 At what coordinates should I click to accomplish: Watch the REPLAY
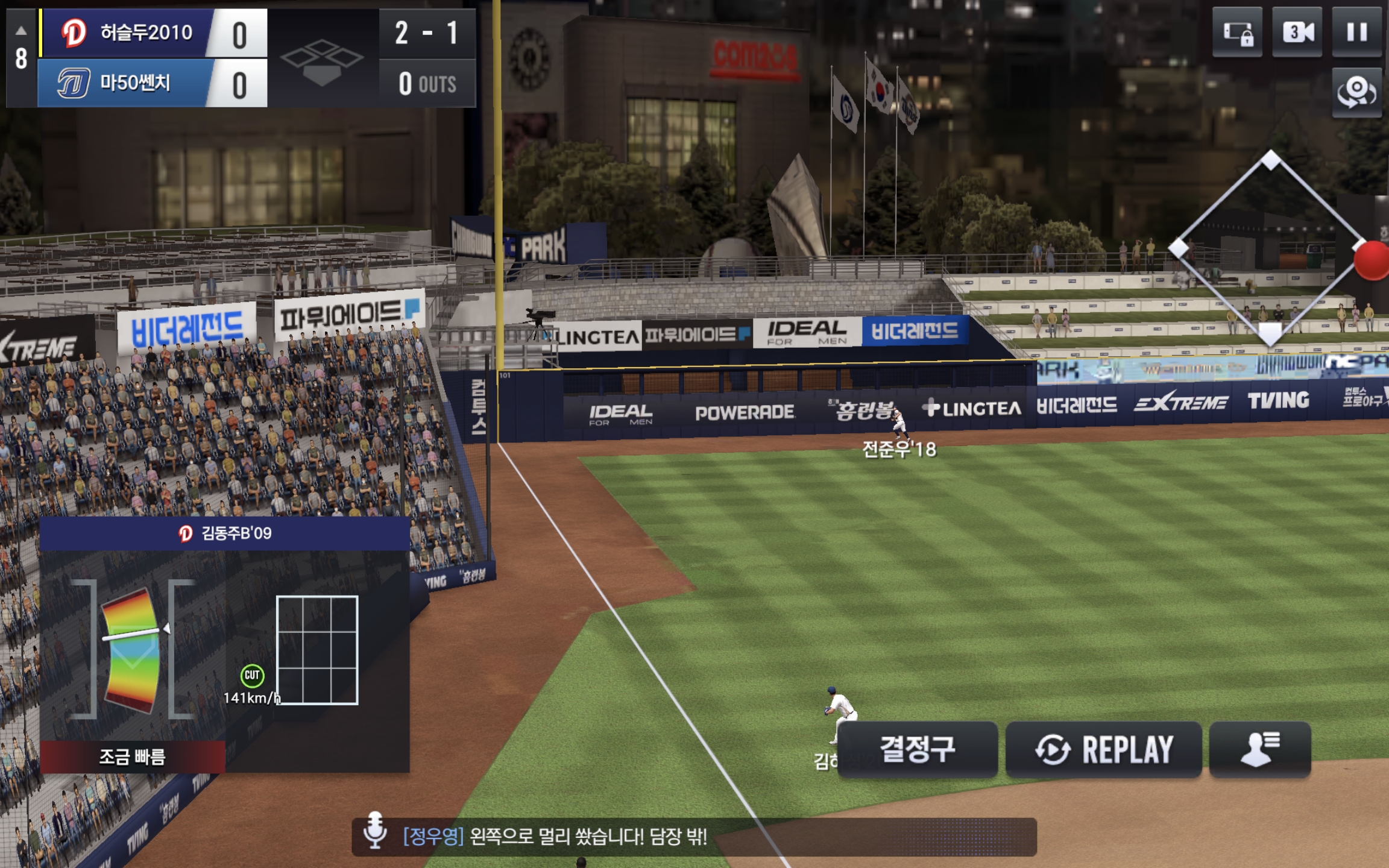click(x=1103, y=749)
